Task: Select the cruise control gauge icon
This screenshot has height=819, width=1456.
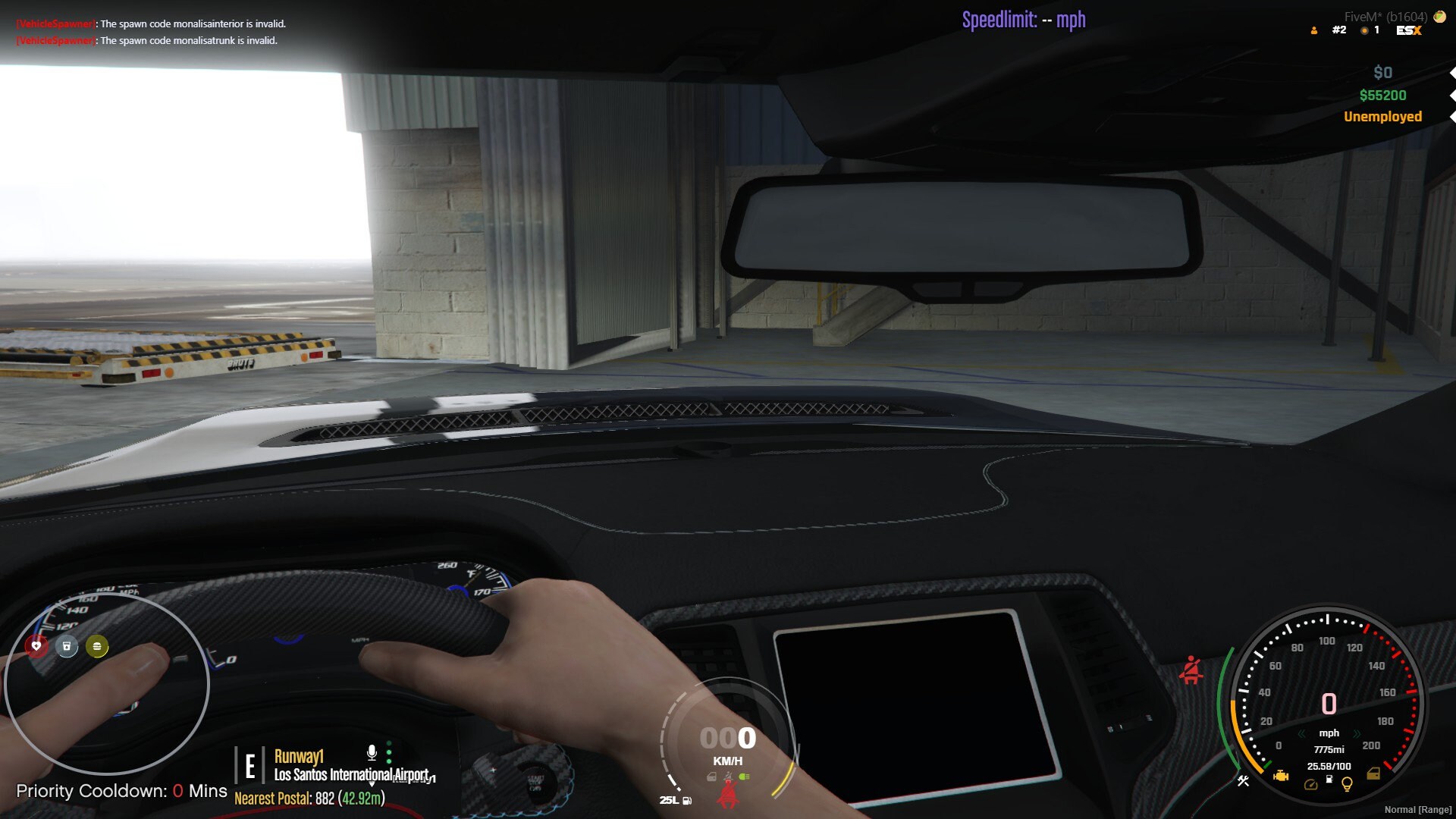Action: (1311, 785)
